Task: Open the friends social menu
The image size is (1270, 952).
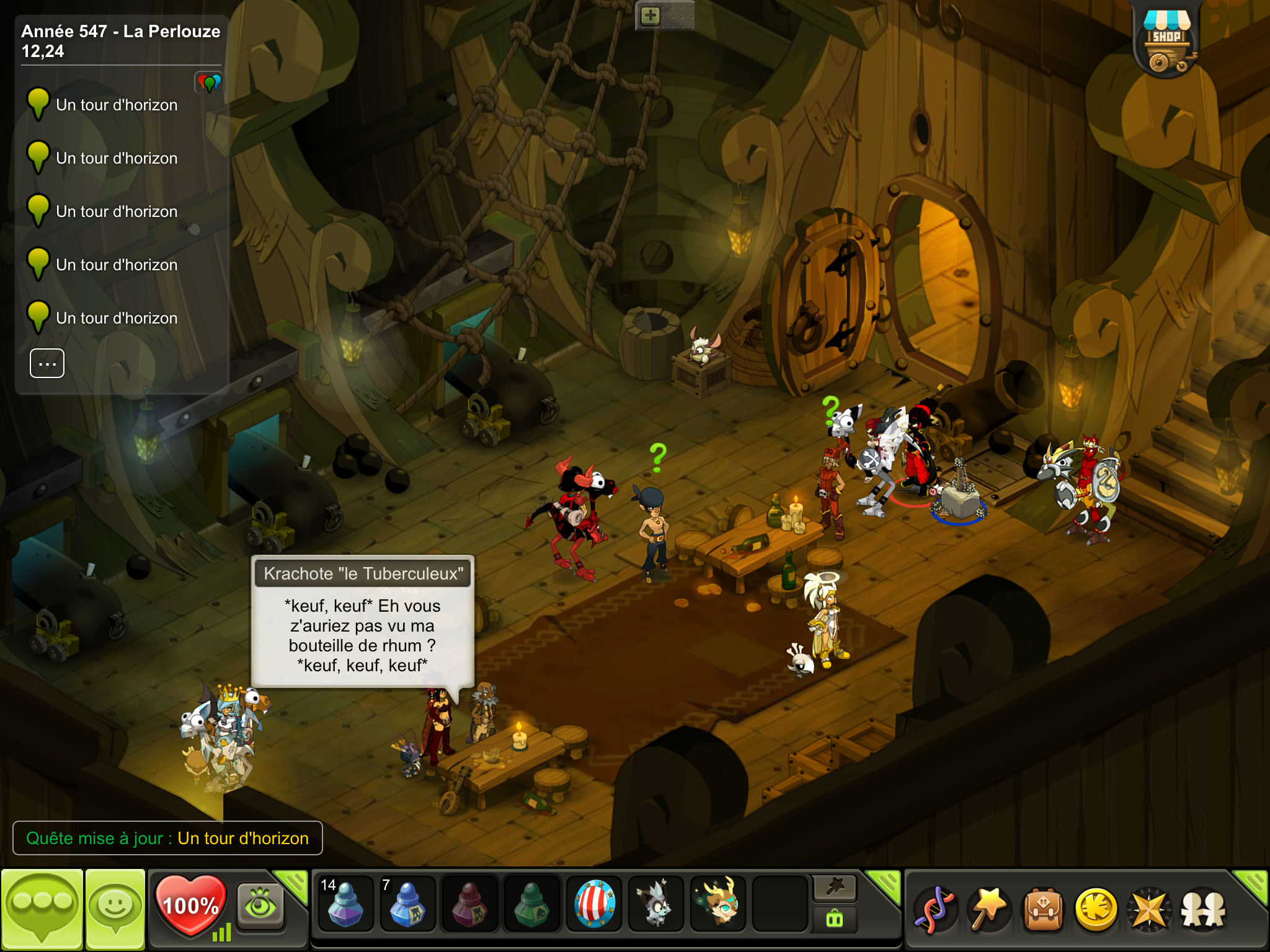Action: tap(1203, 910)
